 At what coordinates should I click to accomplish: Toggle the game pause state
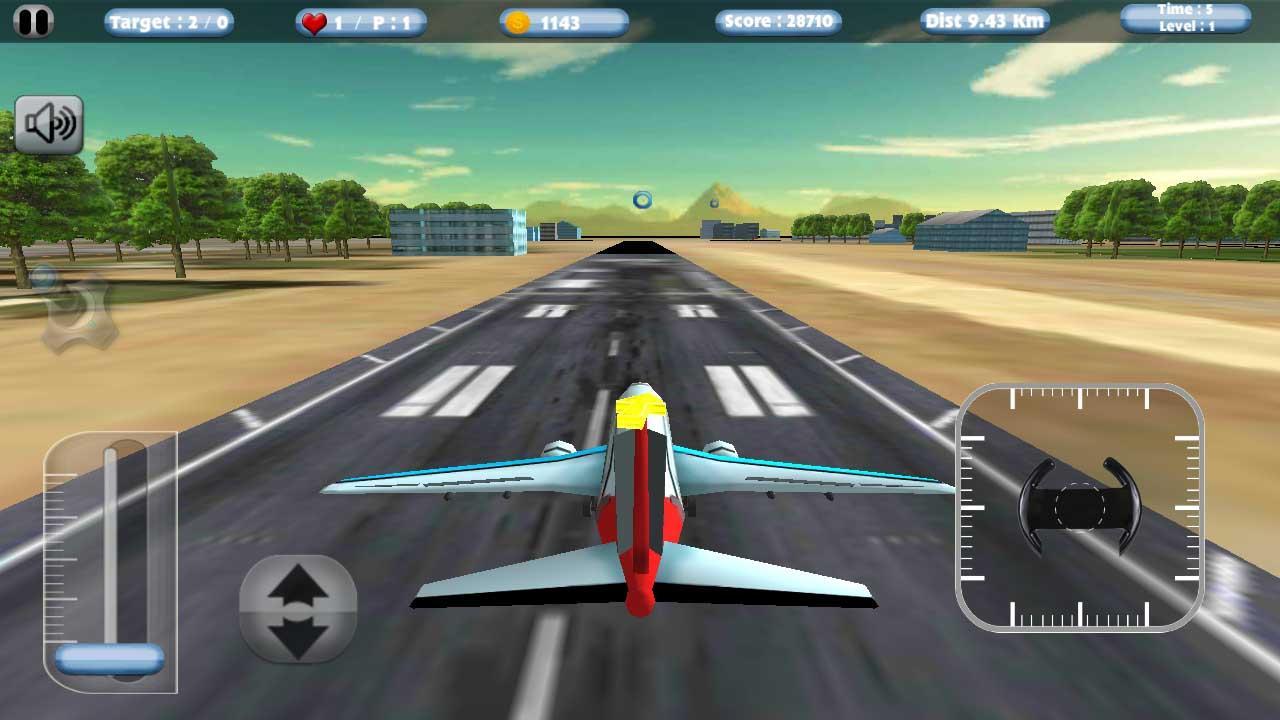pos(35,19)
